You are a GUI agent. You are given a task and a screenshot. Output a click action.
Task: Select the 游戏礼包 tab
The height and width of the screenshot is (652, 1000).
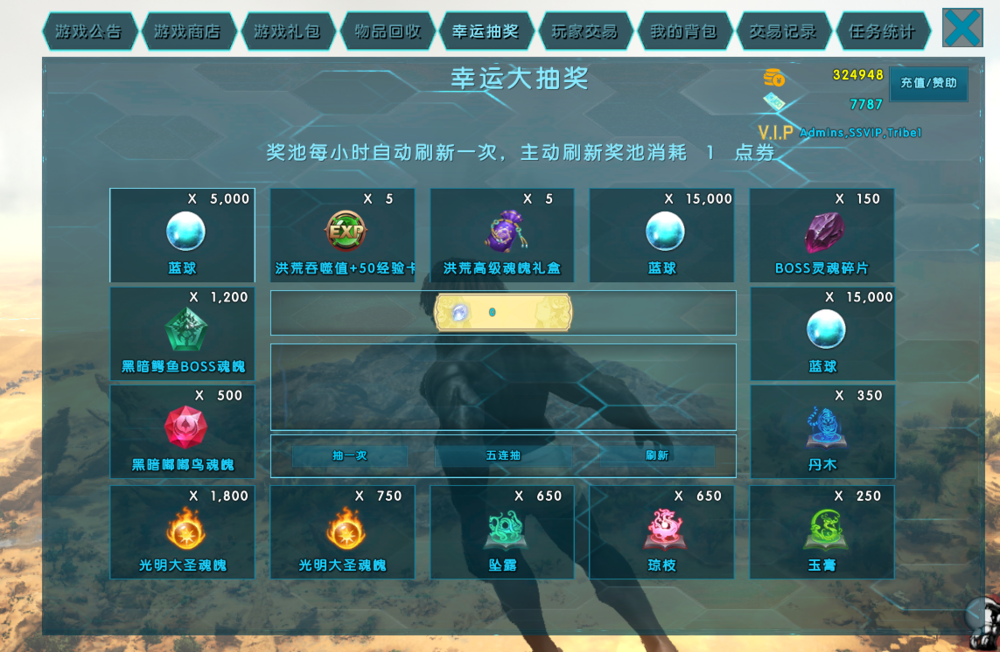pyautogui.click(x=287, y=32)
